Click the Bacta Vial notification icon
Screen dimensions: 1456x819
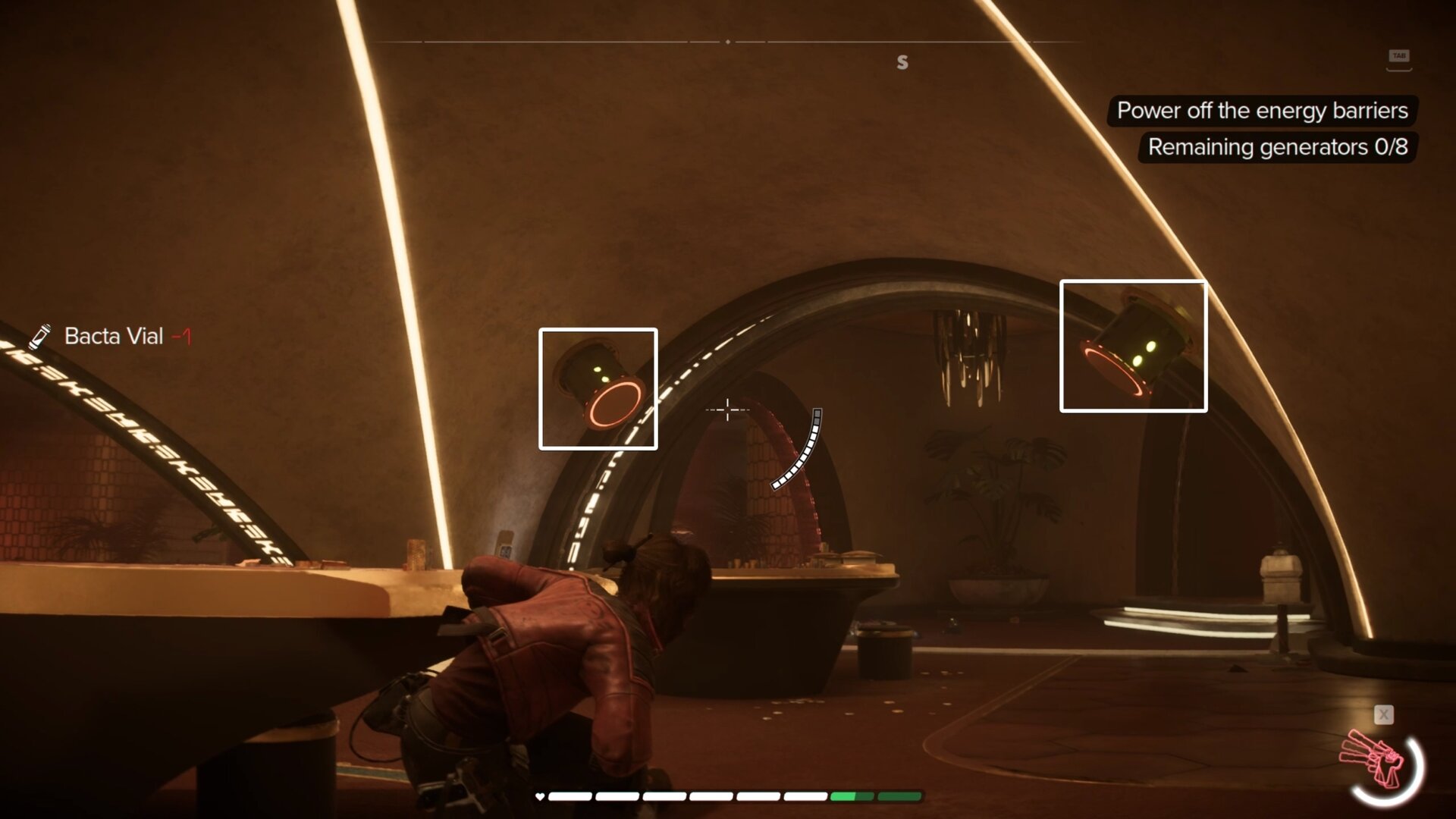(x=40, y=336)
